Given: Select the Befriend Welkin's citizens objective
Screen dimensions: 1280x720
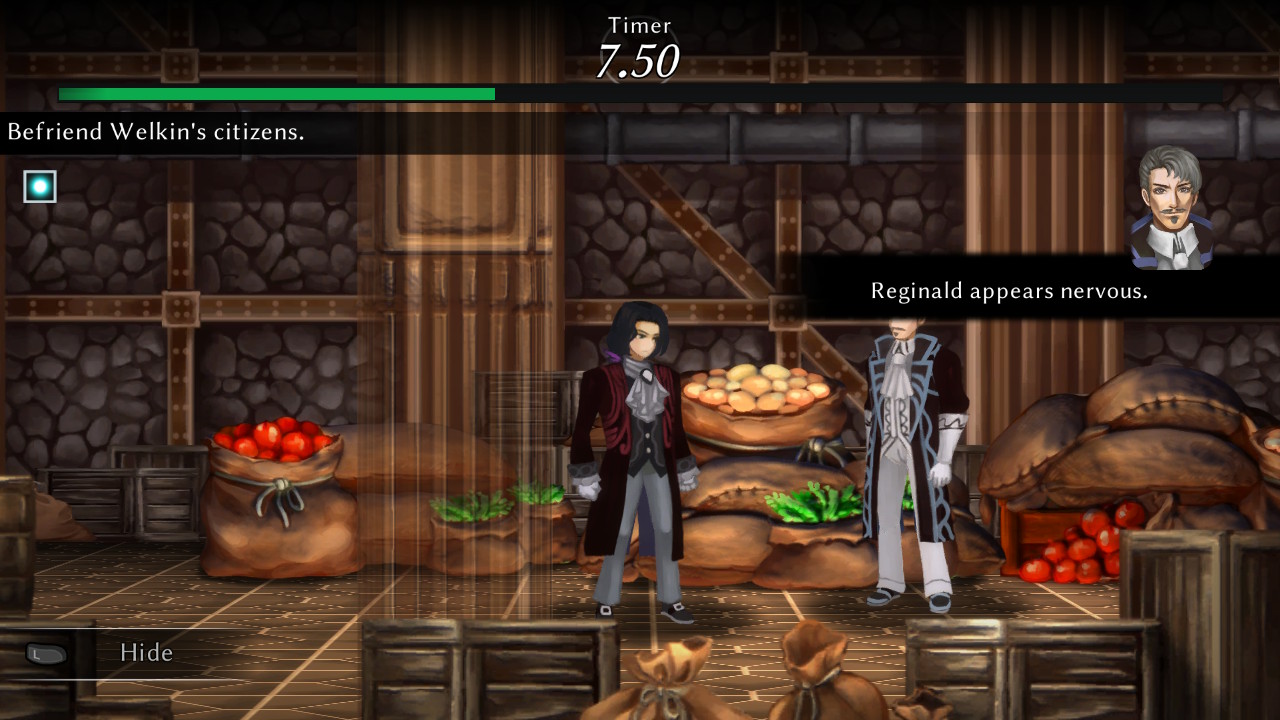Looking at the screenshot, I should pyautogui.click(x=156, y=132).
